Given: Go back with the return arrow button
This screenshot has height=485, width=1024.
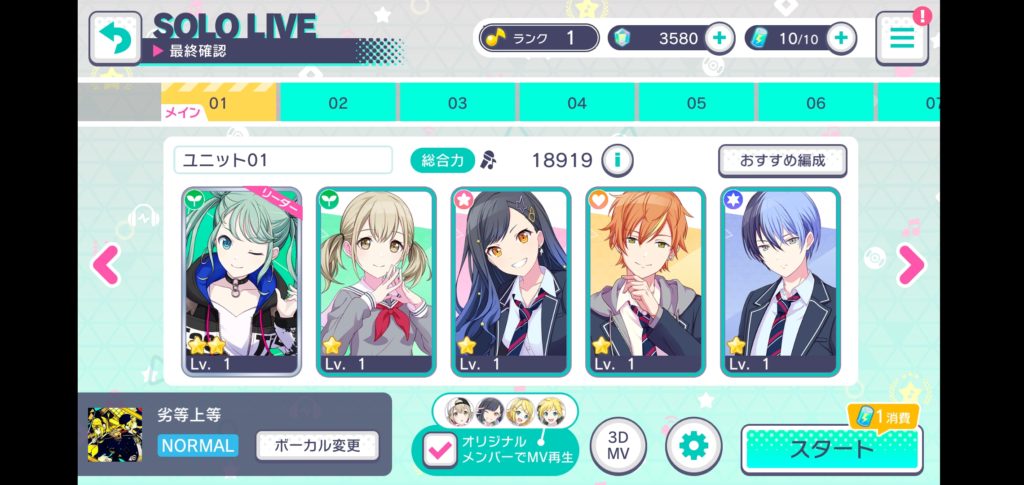Looking at the screenshot, I should [115, 39].
